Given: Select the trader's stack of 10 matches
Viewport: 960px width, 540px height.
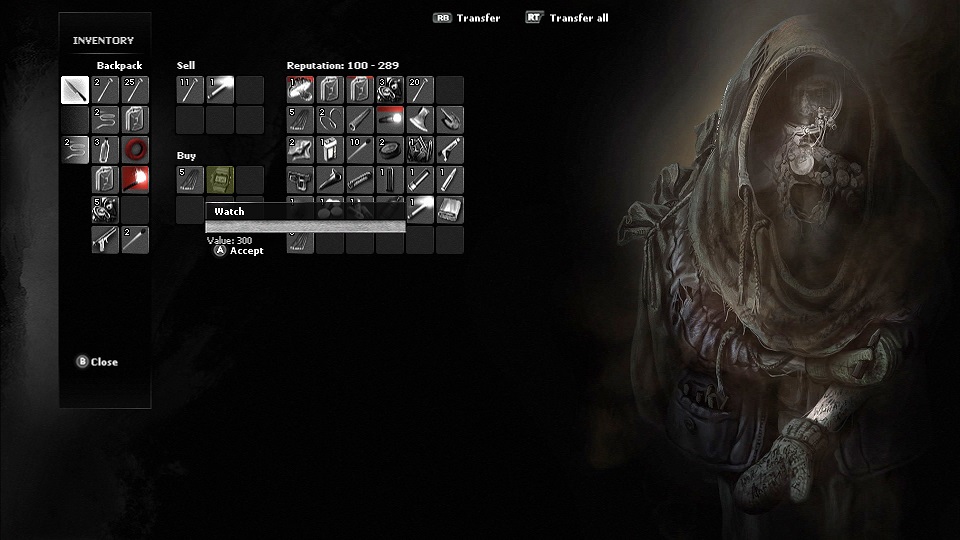Looking at the screenshot, I should coord(360,150).
